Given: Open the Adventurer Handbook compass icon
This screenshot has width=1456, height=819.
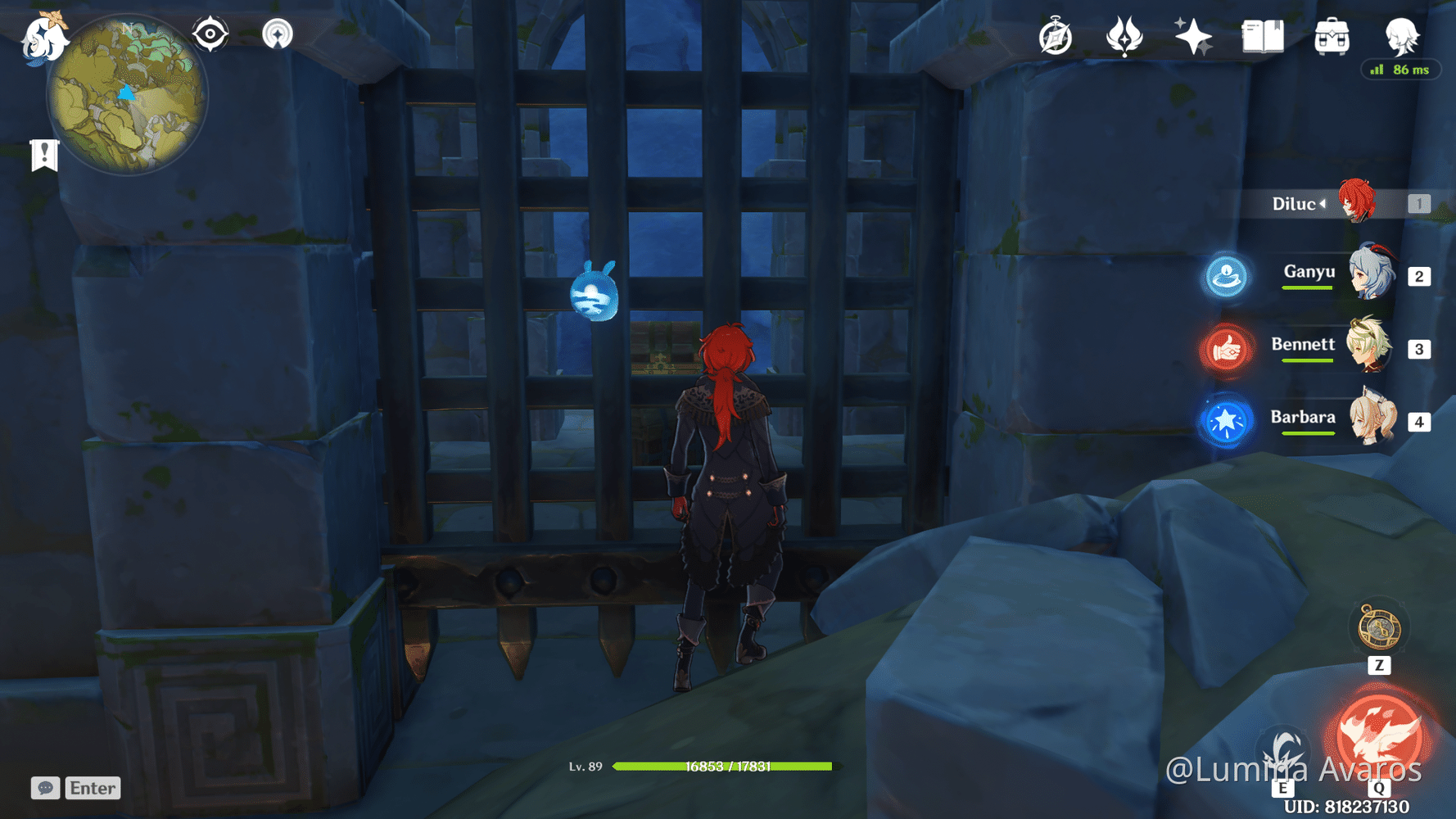Looking at the screenshot, I should click(x=1055, y=37).
